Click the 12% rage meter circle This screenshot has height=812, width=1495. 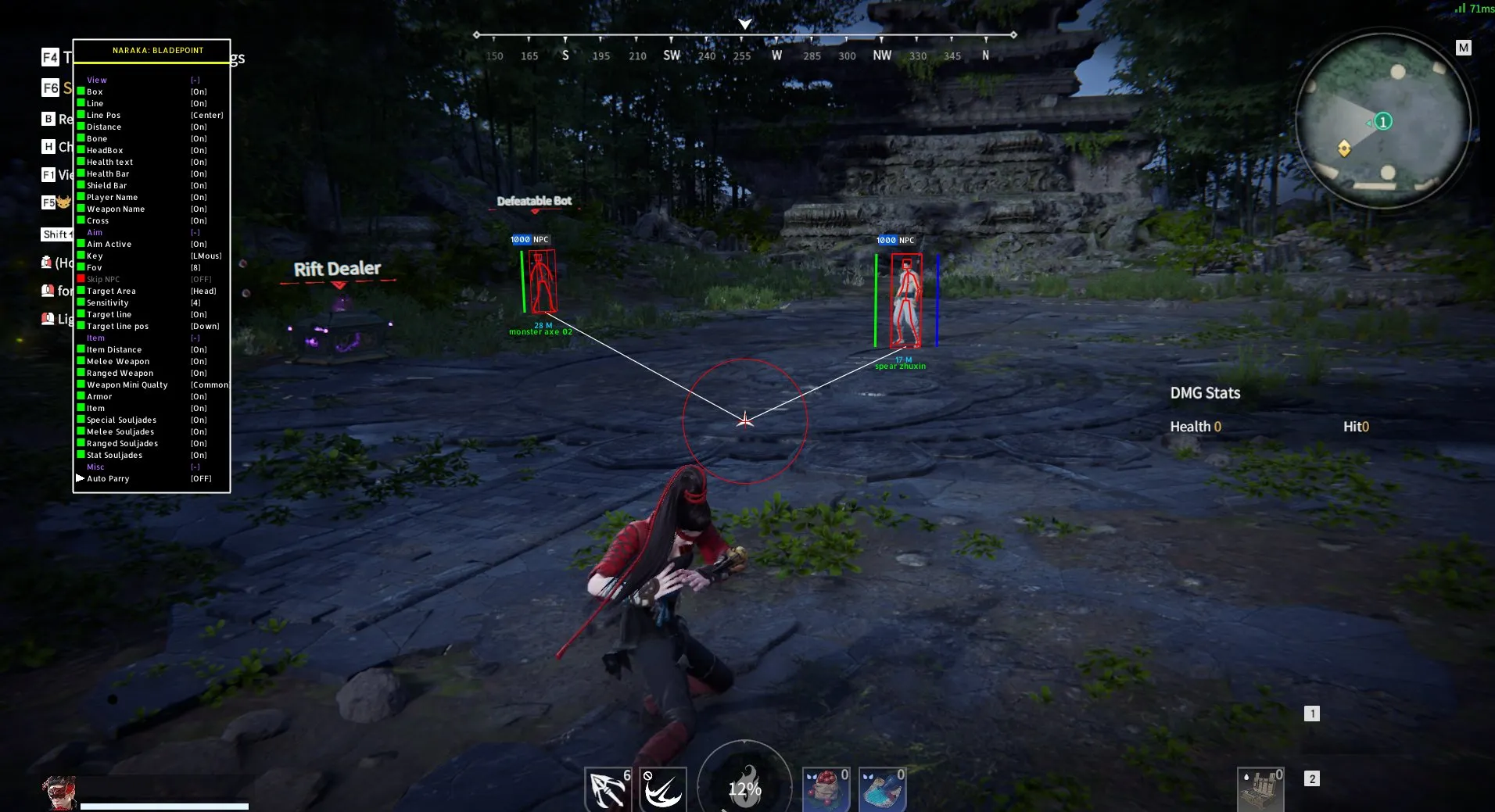[x=745, y=789]
